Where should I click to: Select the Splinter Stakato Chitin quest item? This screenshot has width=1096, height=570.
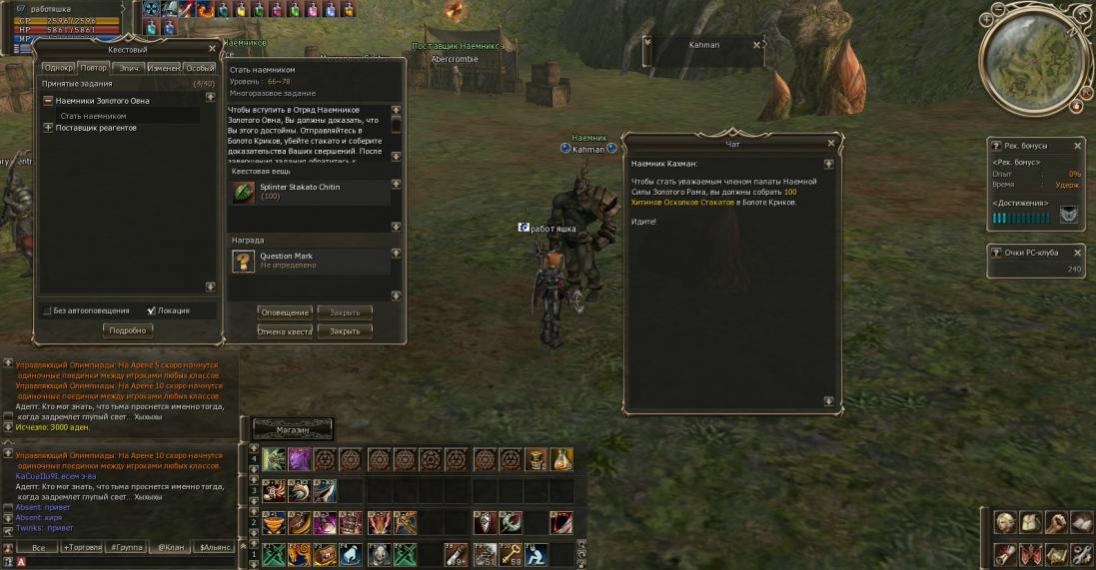(x=243, y=192)
